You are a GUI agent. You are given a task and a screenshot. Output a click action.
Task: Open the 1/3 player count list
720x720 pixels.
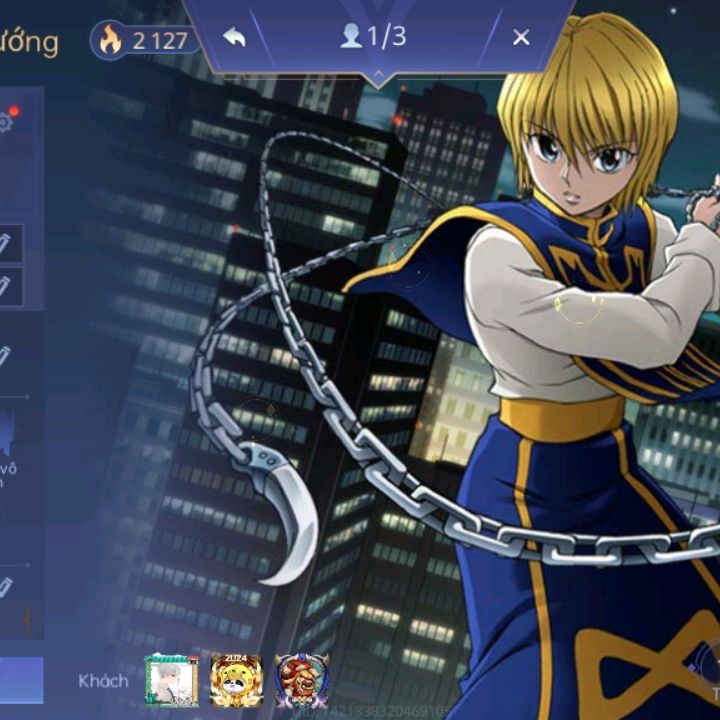[374, 37]
